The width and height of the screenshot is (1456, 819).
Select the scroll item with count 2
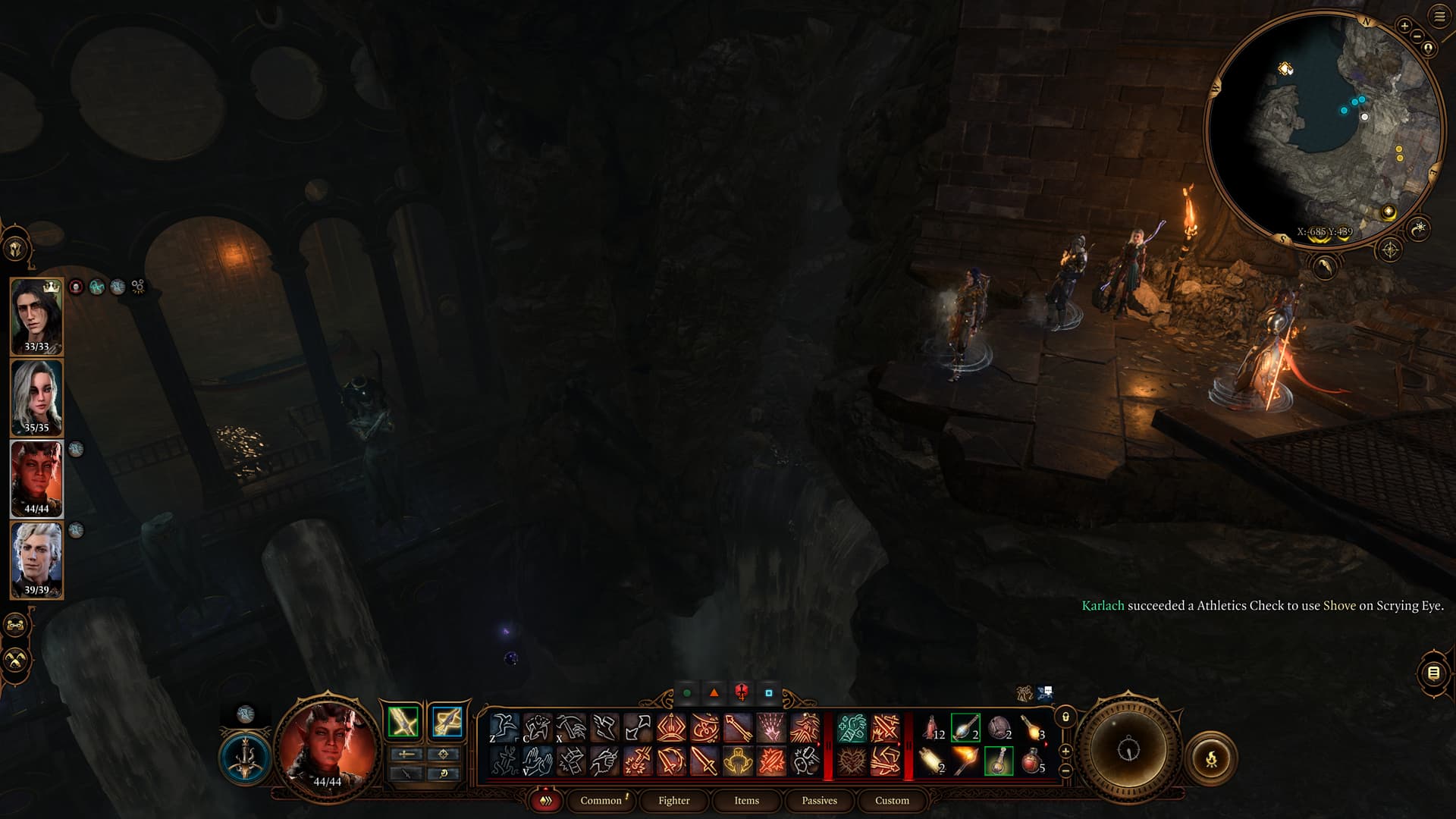coord(932,760)
